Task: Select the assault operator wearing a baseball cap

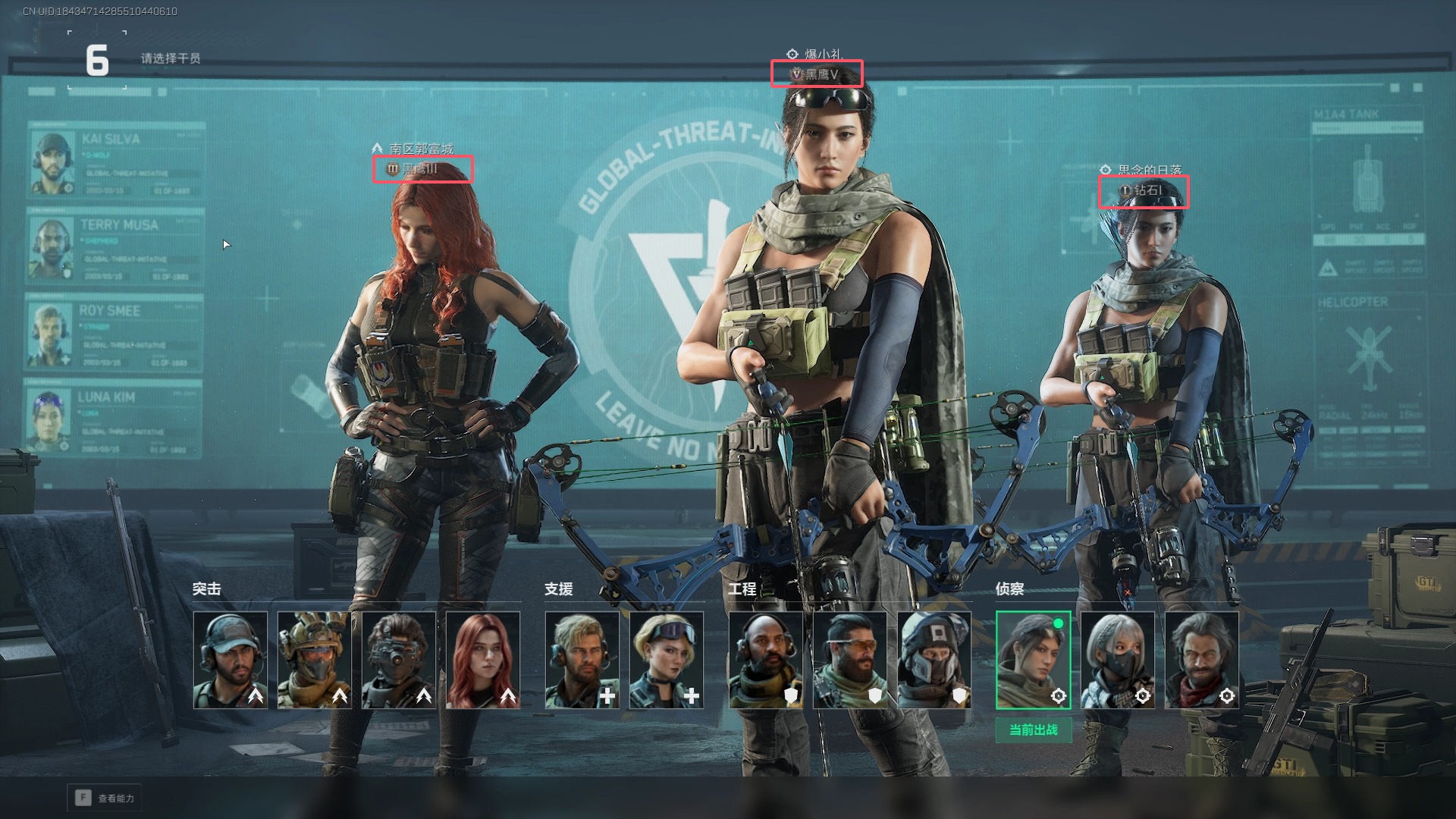Action: [x=231, y=660]
